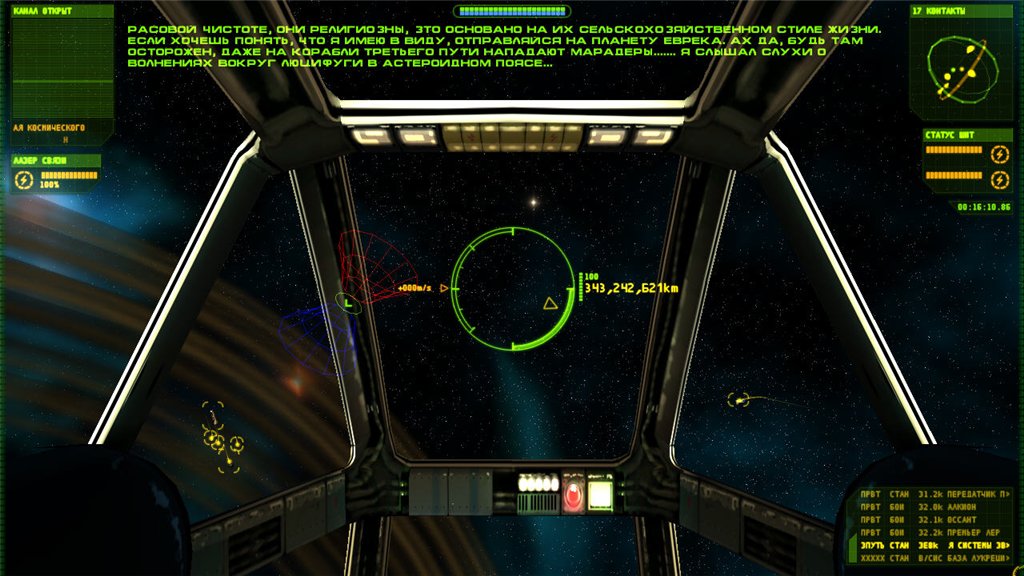Click the lower СТАТУС ЩИТ lightning icon
Viewport: 1024px width, 576px height.
(998, 179)
